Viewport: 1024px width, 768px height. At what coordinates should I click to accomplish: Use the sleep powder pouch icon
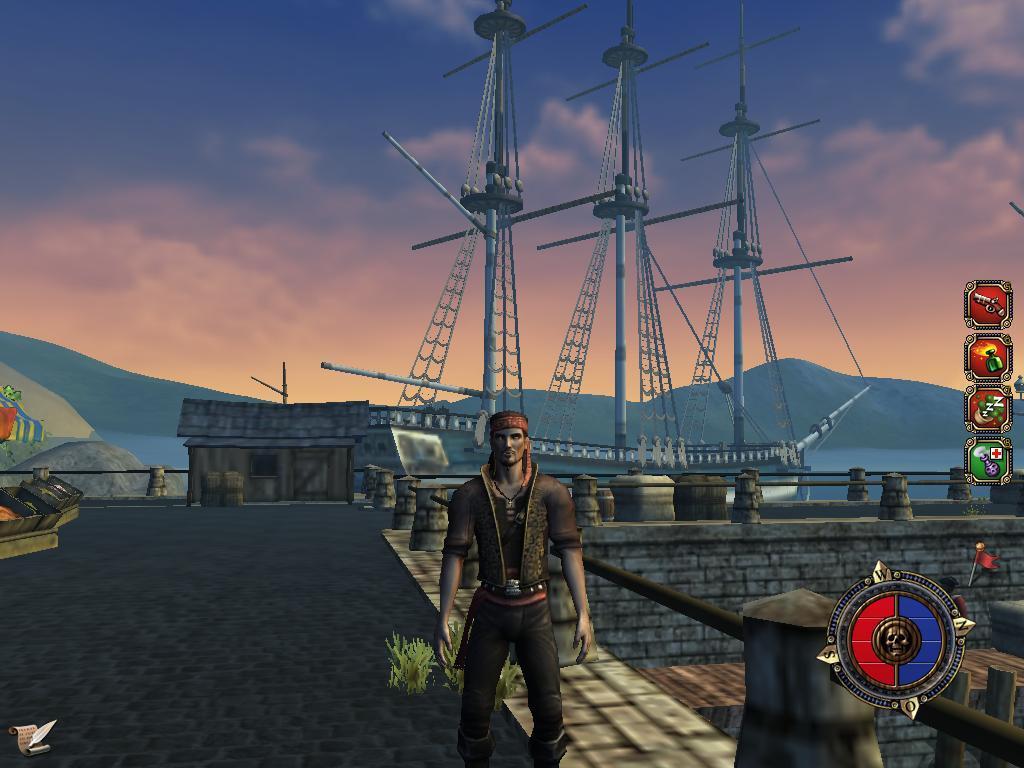(988, 409)
